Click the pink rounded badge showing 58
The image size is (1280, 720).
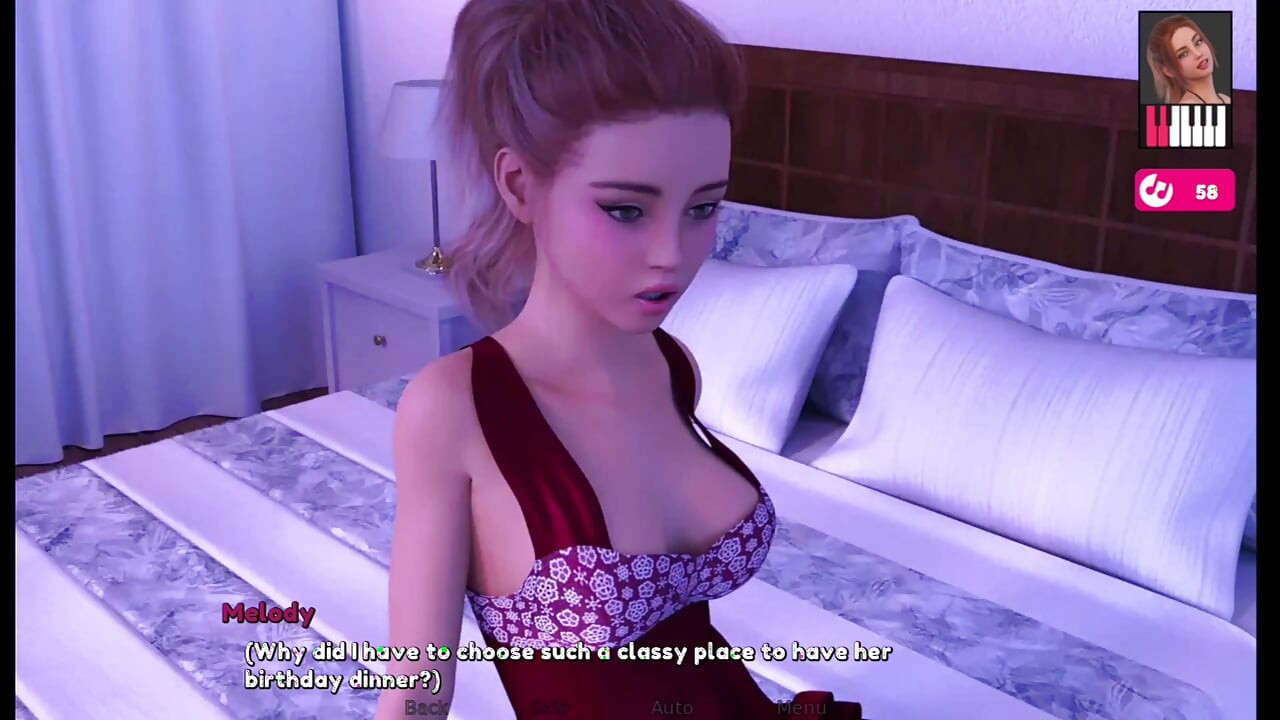click(x=1185, y=190)
